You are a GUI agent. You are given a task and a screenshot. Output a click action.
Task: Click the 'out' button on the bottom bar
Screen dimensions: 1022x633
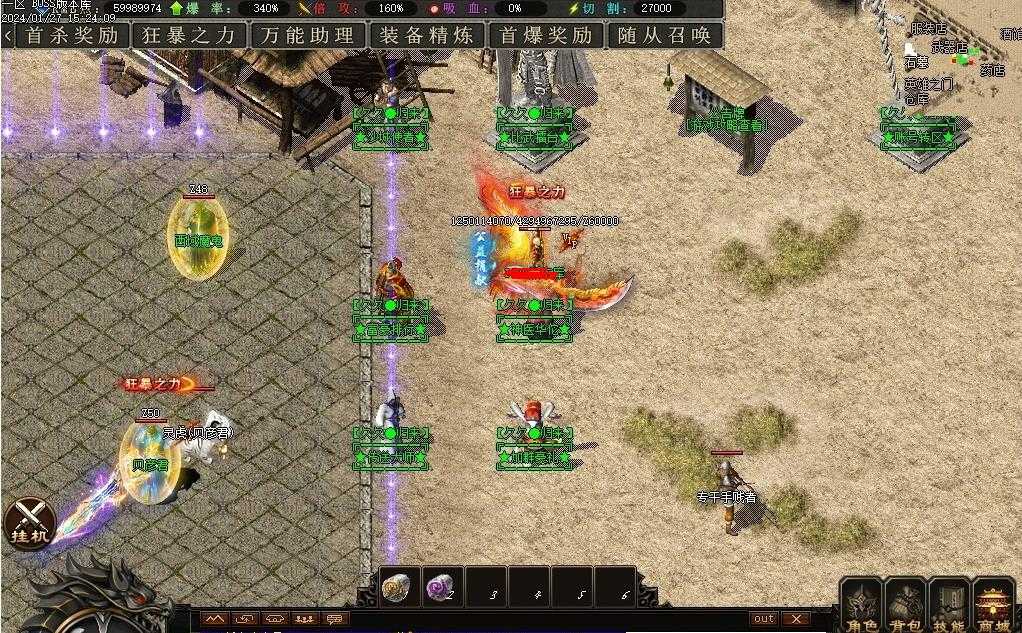coord(764,619)
